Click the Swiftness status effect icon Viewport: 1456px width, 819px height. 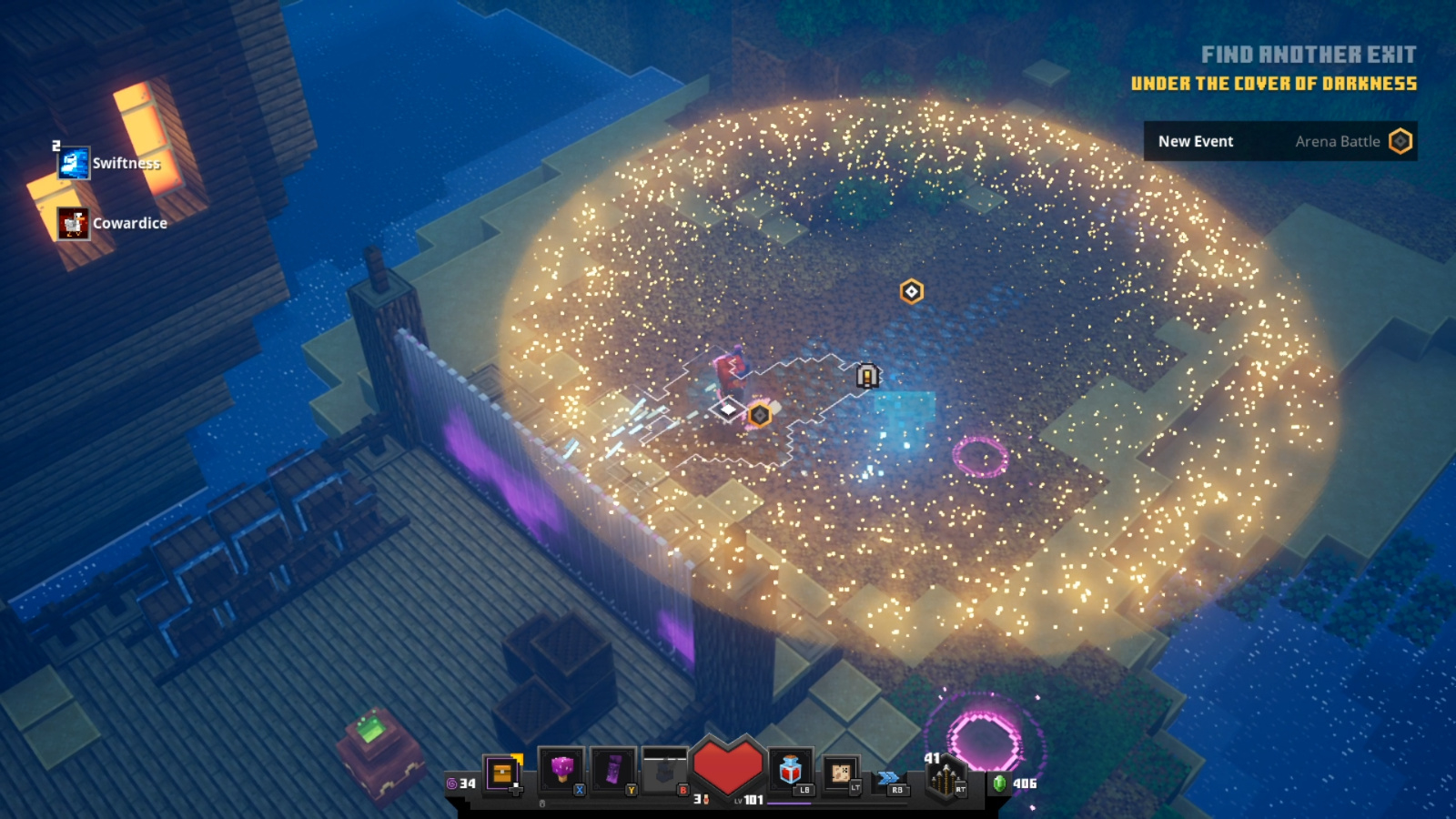coord(74,163)
